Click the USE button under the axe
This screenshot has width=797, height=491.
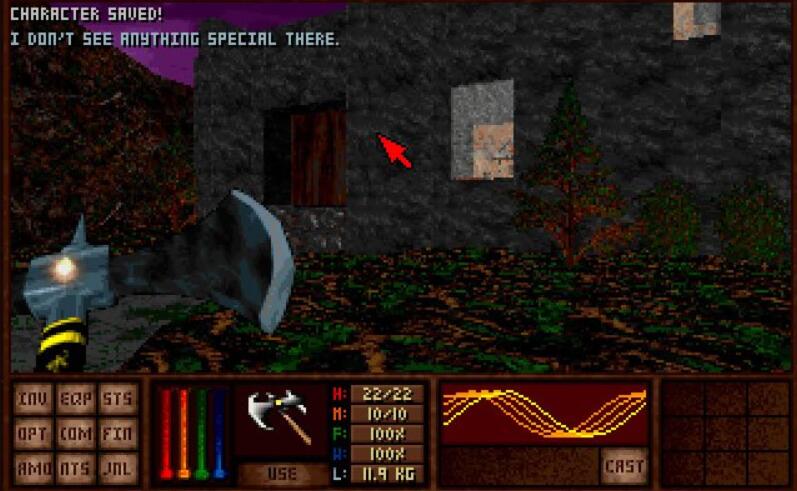click(281, 473)
